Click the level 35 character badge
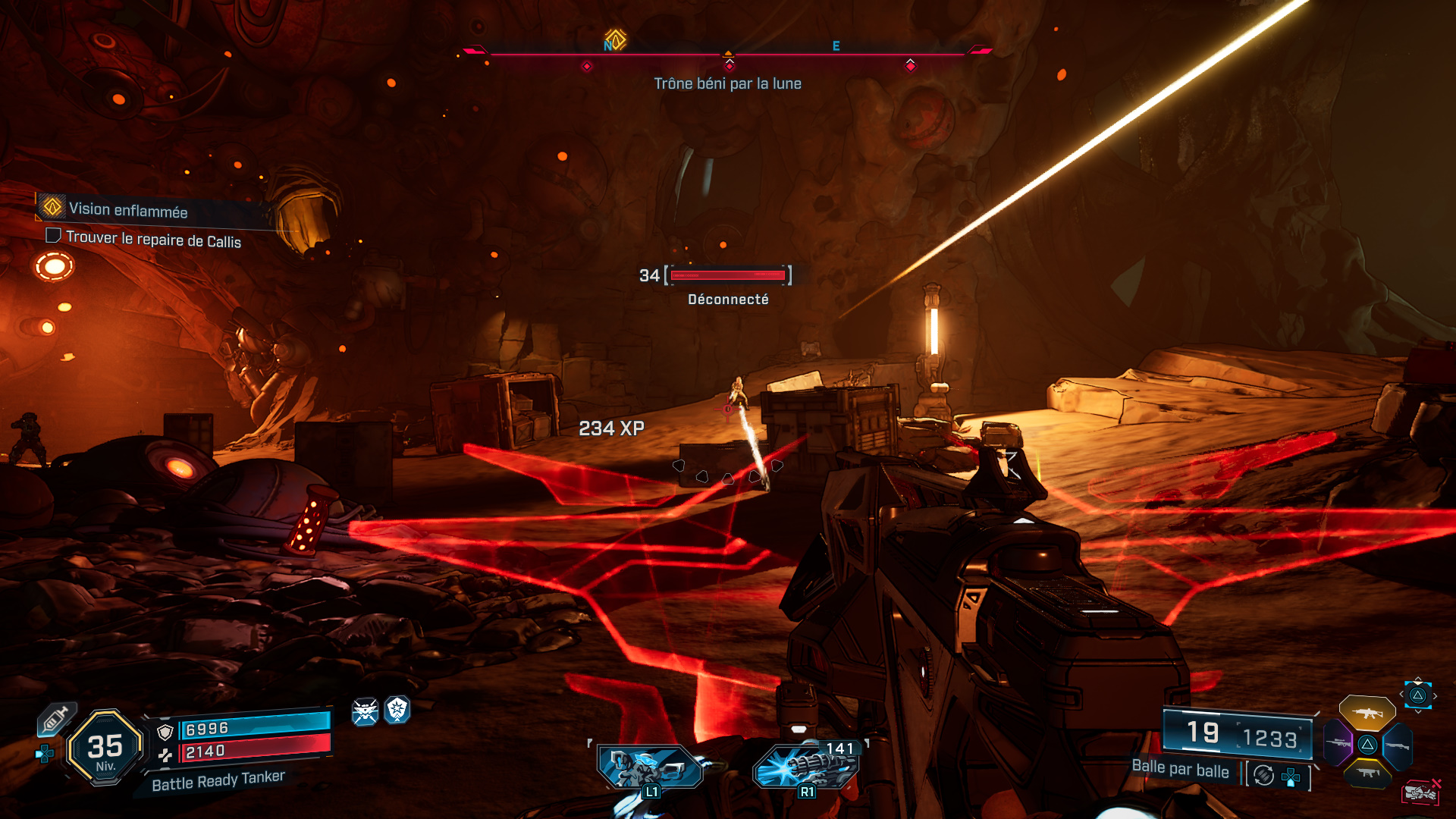Screen dimensions: 1456x819 point(105,748)
